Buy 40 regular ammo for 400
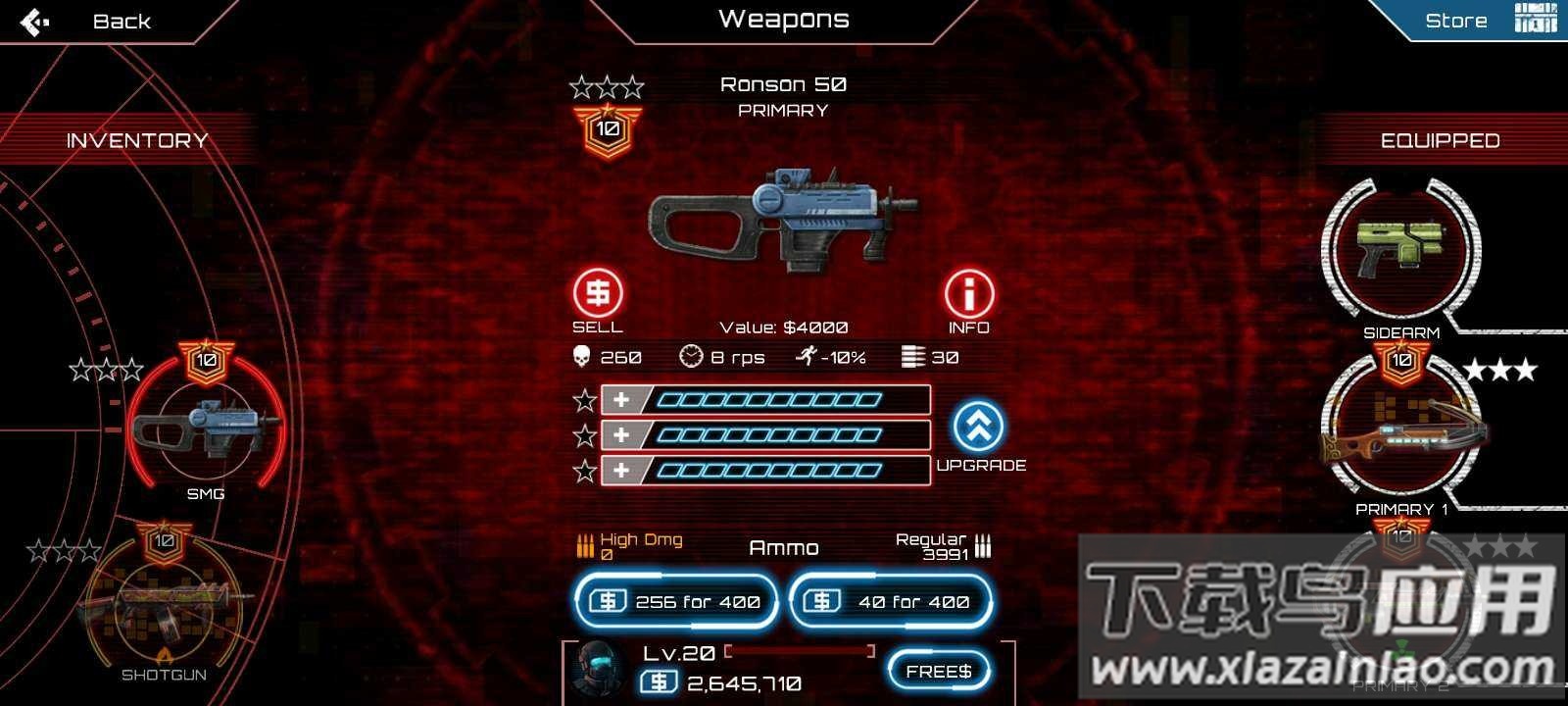This screenshot has height=706, width=1568. [891, 601]
